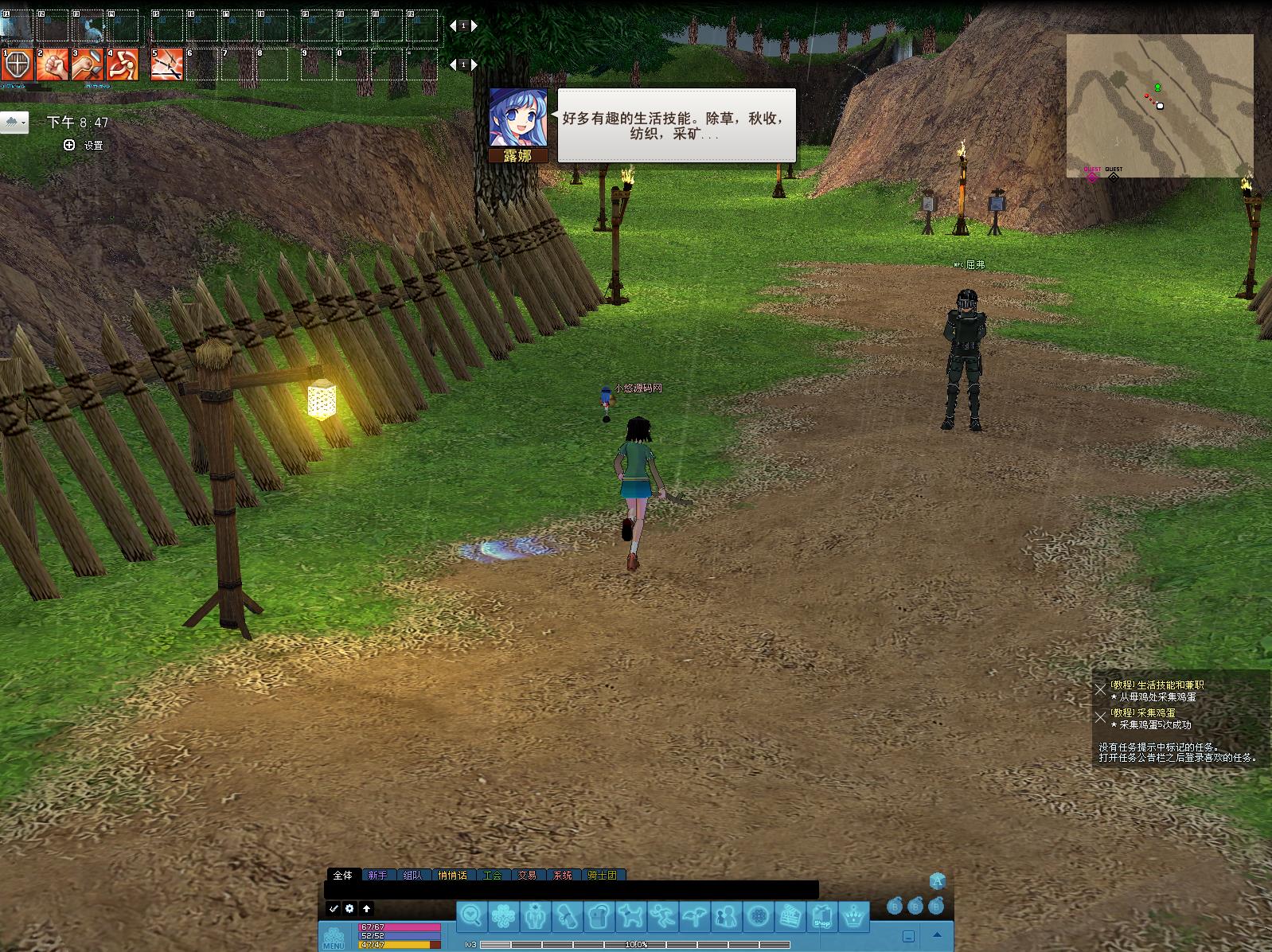Open the magnifier heart search icon
The width and height of the screenshot is (1272, 952).
(x=471, y=916)
